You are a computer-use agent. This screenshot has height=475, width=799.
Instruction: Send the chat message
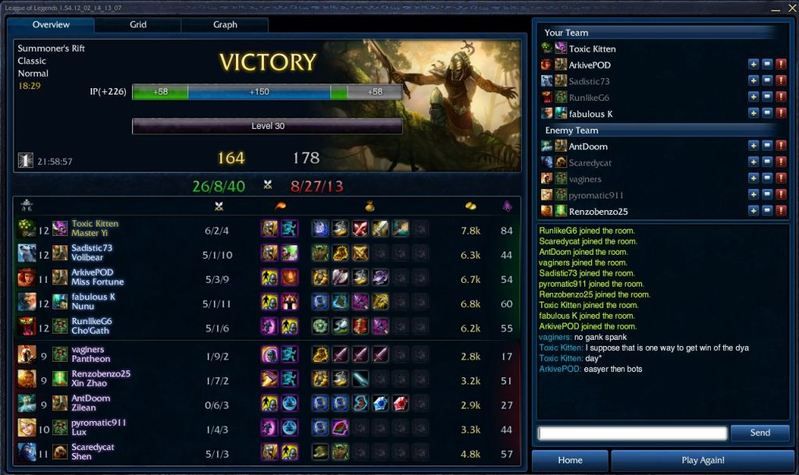(x=760, y=433)
